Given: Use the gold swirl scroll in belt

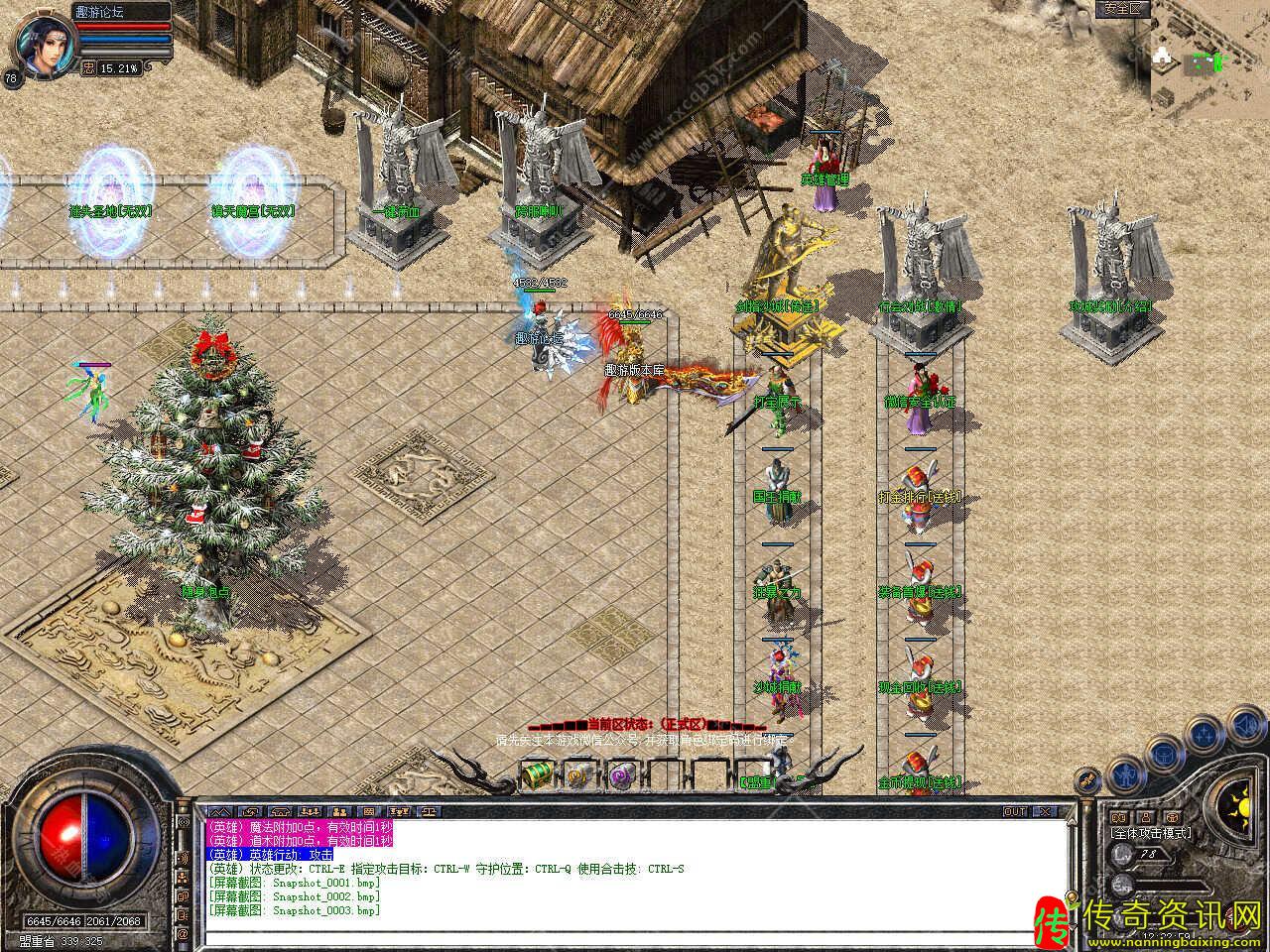Looking at the screenshot, I should coord(579,774).
